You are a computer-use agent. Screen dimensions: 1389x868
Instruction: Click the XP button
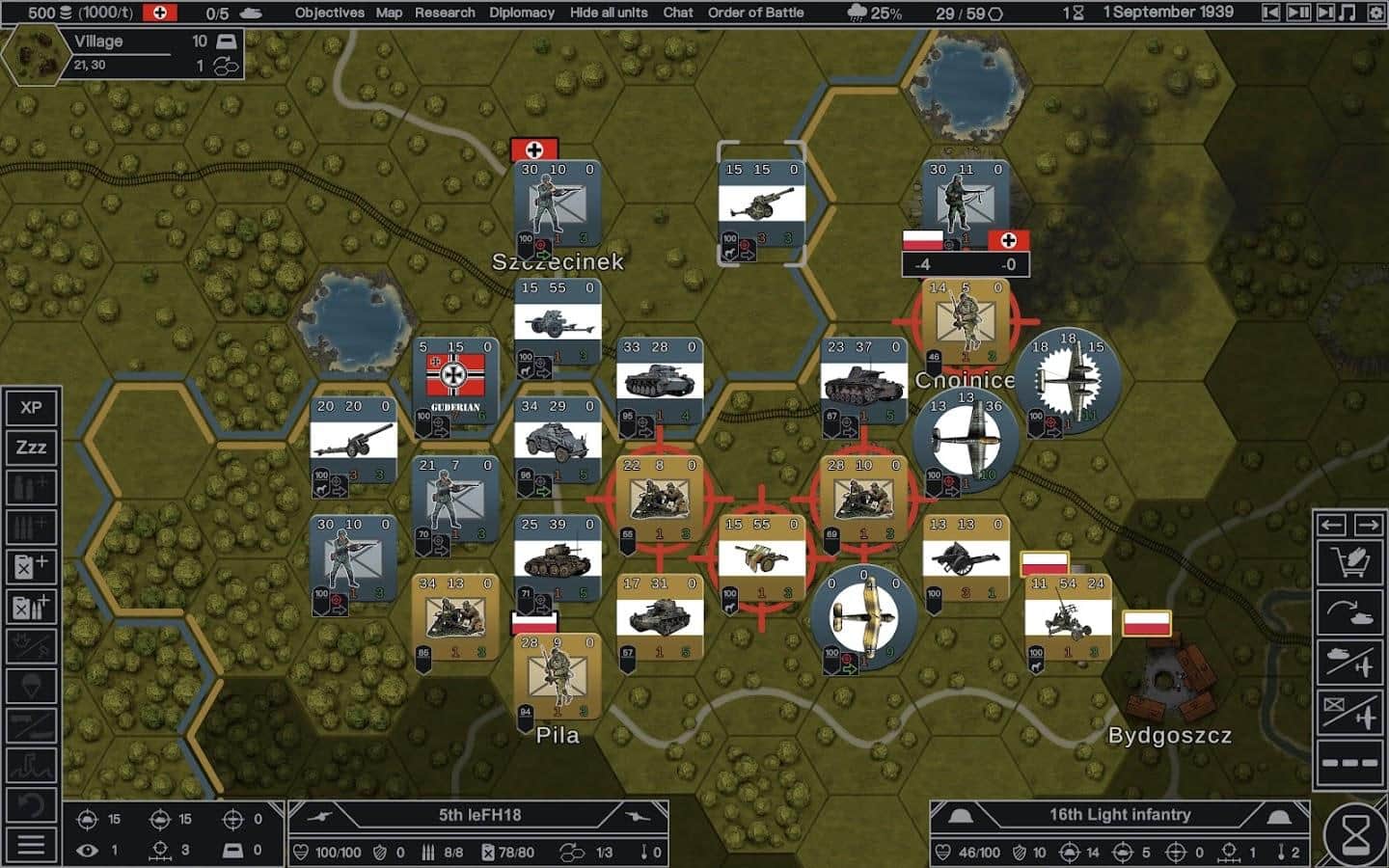tap(31, 407)
